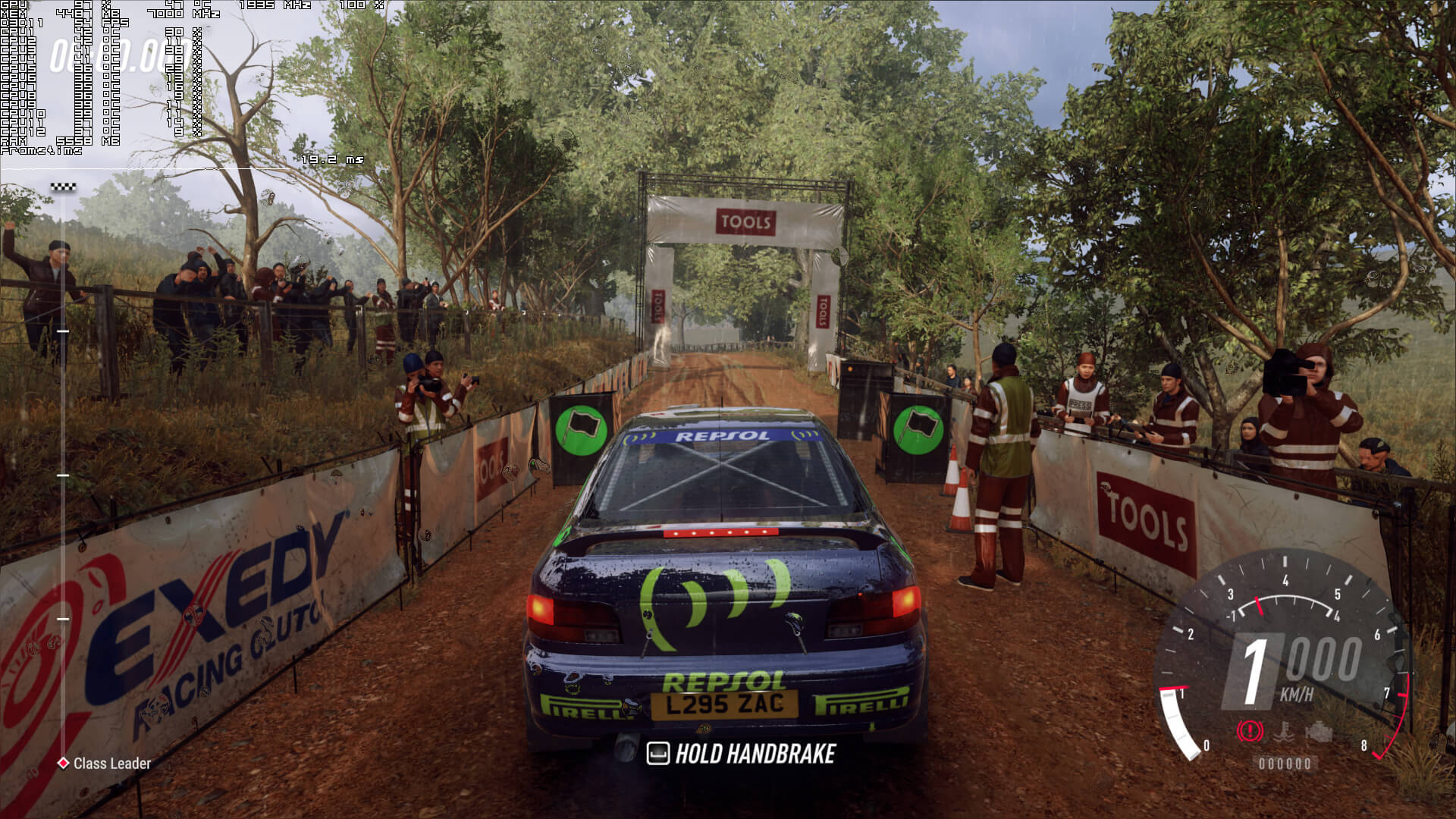1456x819 pixels.
Task: Select the Class Leader diamond marker
Action: 64,763
